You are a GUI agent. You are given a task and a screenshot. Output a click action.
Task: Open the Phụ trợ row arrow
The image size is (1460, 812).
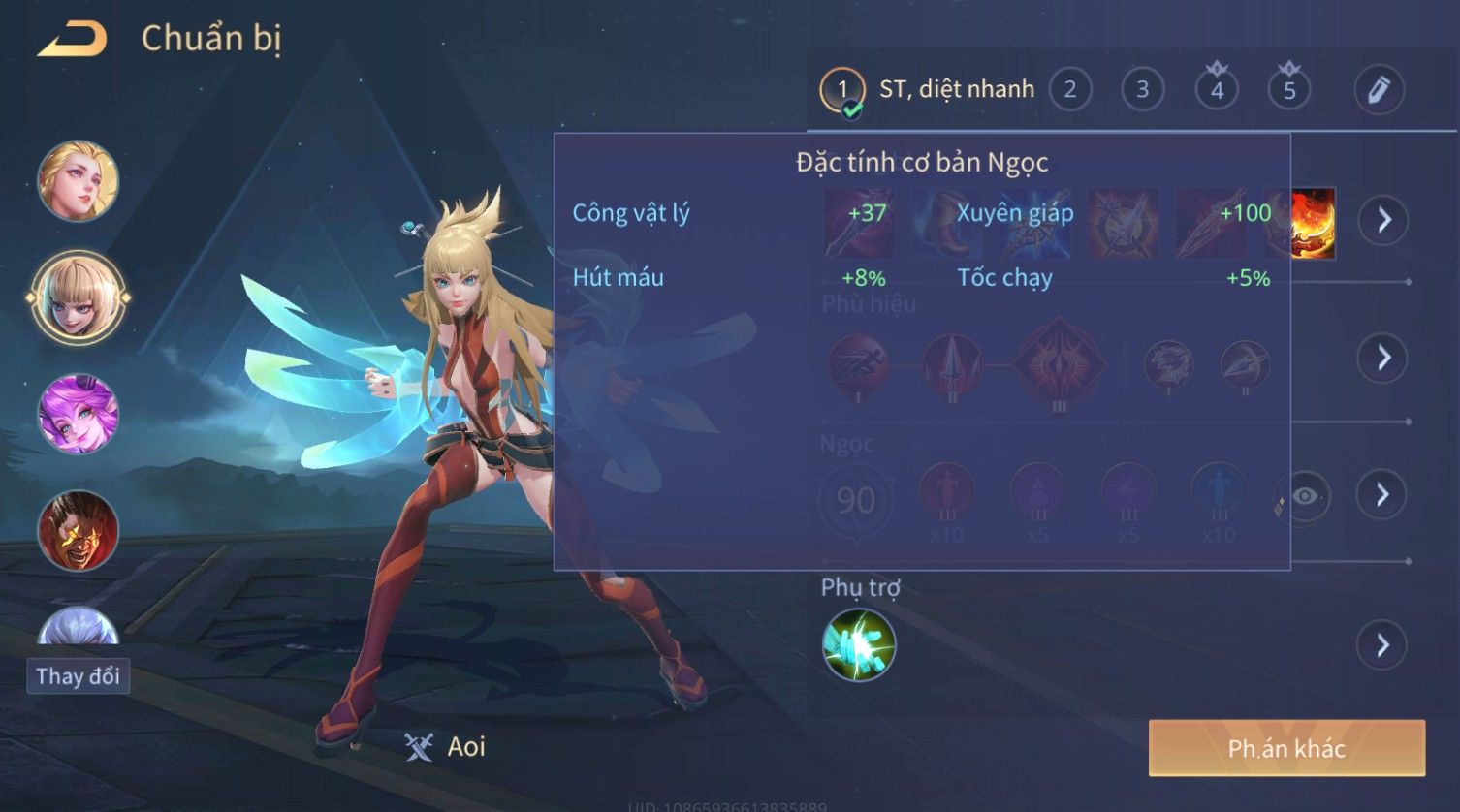[1382, 645]
